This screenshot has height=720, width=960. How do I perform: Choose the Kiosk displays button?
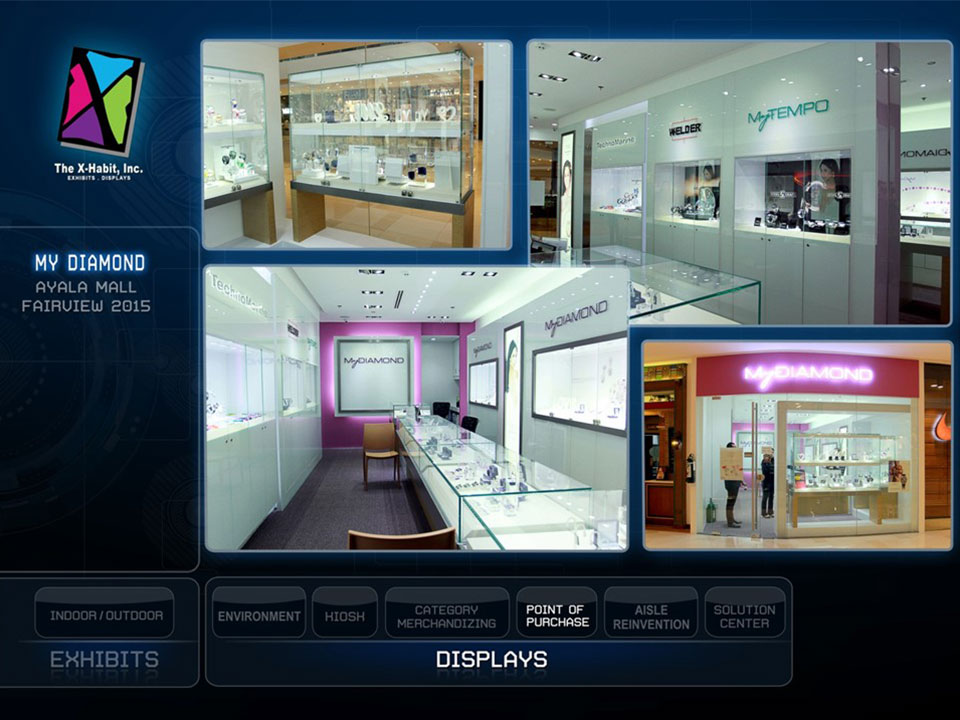344,615
